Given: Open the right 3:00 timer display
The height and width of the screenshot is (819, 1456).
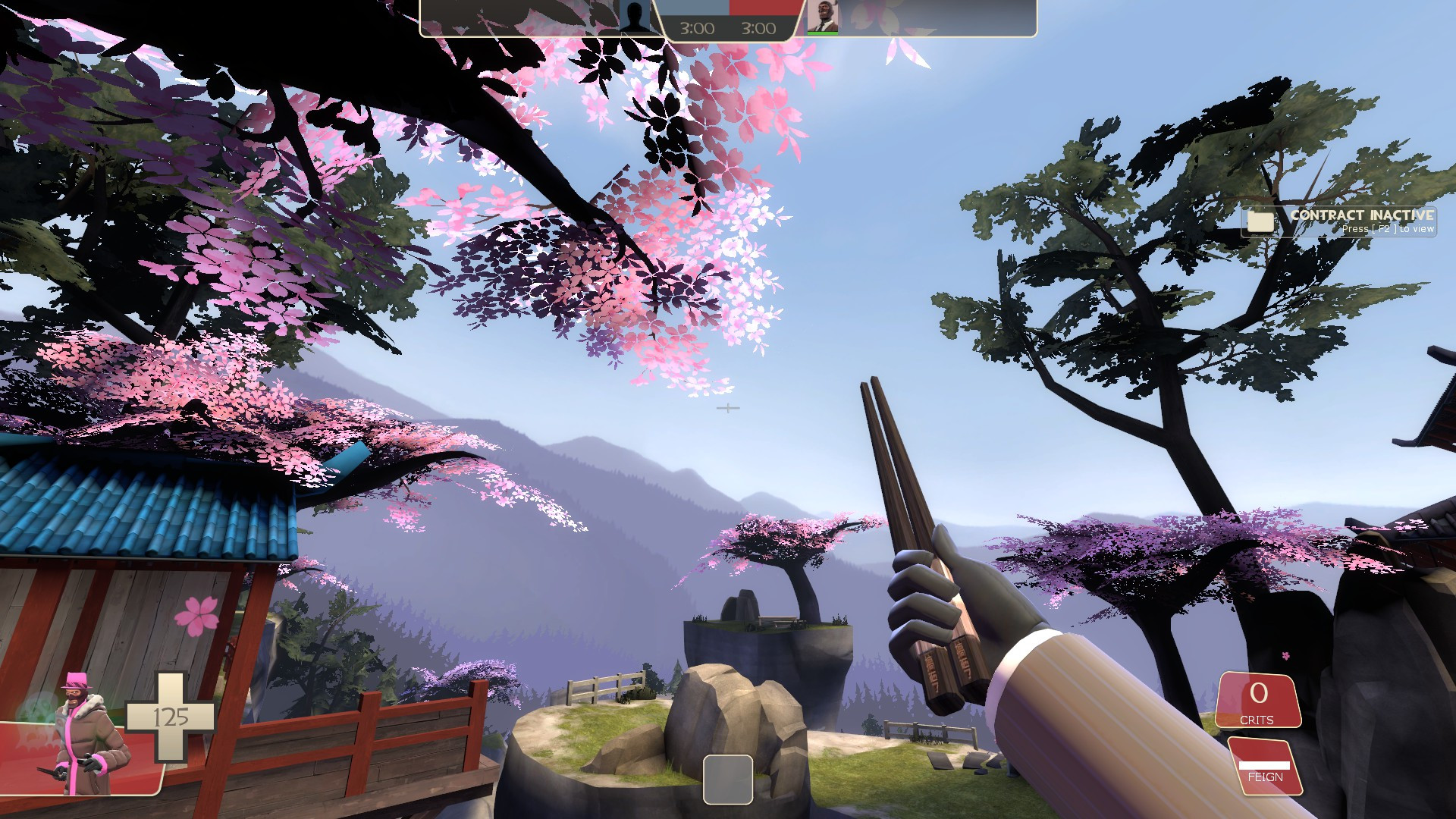Looking at the screenshot, I should point(759,29).
